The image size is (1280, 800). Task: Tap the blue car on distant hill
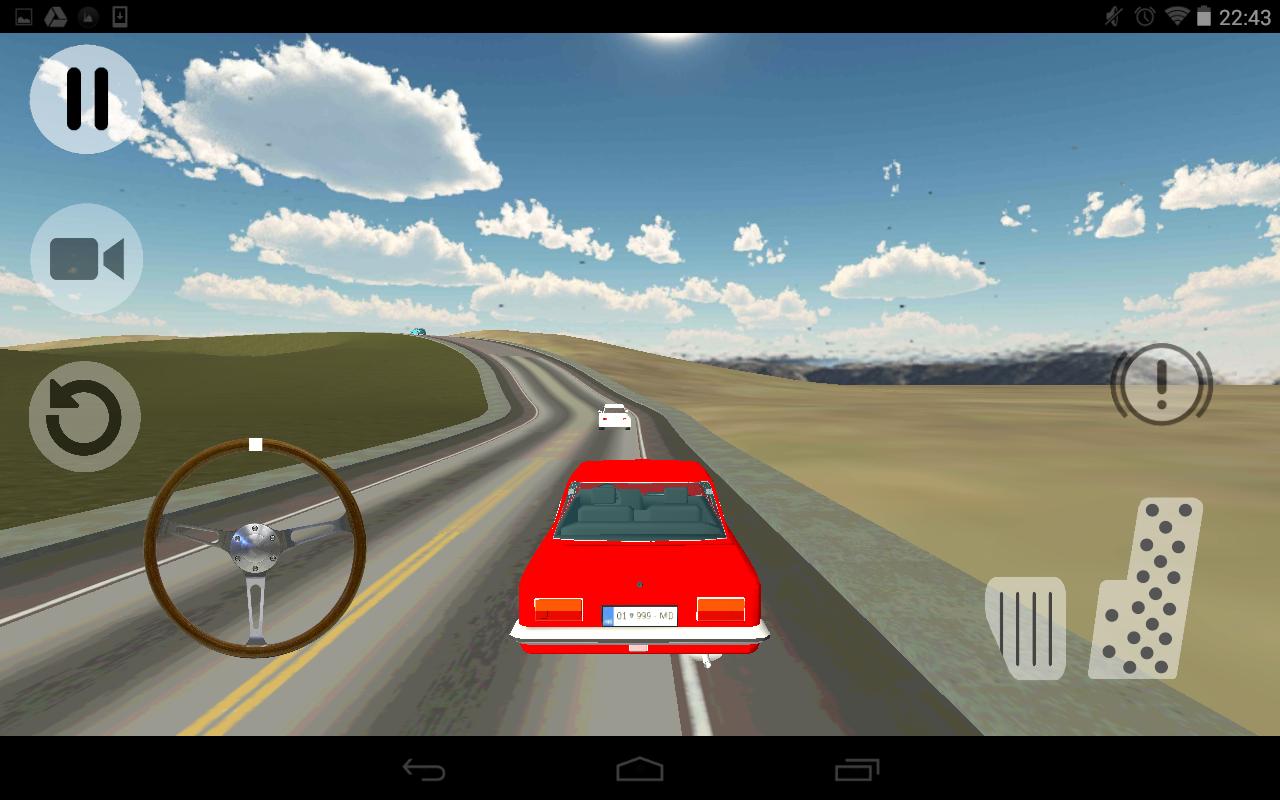(417, 330)
